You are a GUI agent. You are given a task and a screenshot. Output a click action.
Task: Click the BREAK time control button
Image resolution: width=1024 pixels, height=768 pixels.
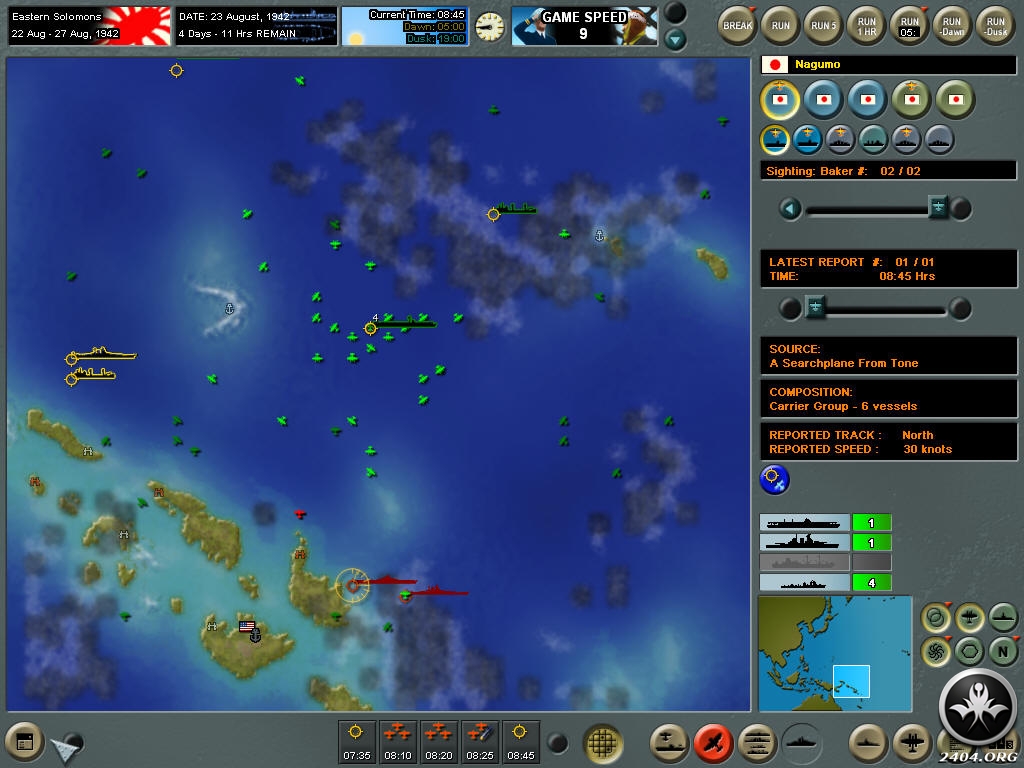[738, 24]
